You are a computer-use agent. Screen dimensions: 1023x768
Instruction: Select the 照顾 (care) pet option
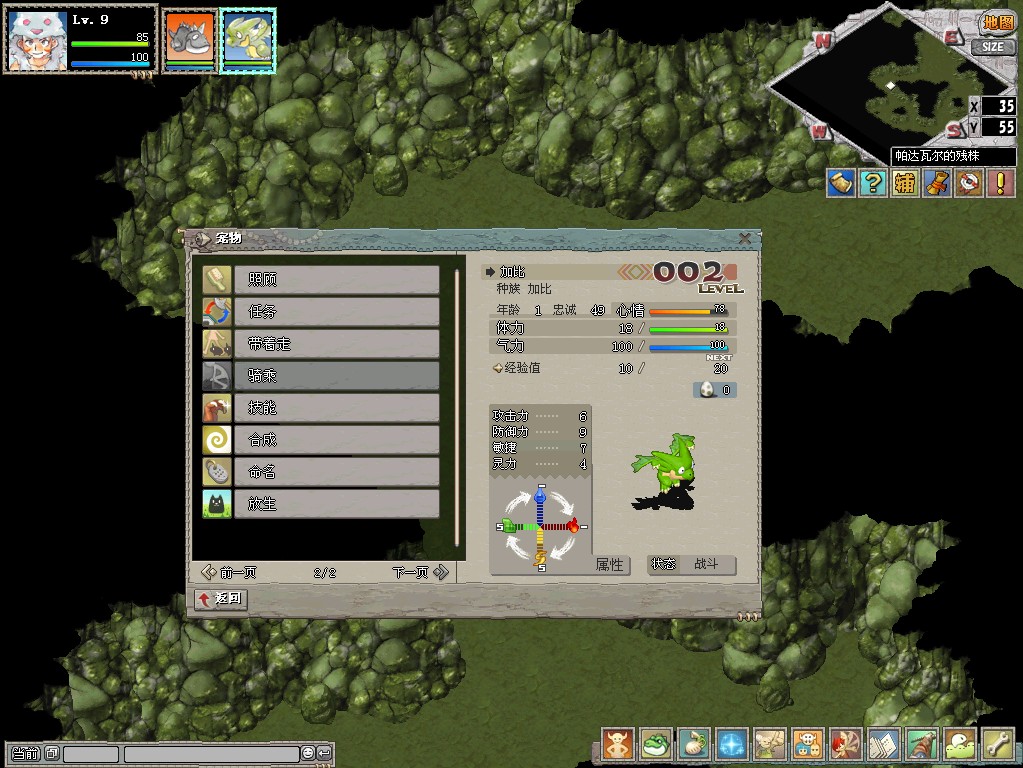[x=336, y=279]
